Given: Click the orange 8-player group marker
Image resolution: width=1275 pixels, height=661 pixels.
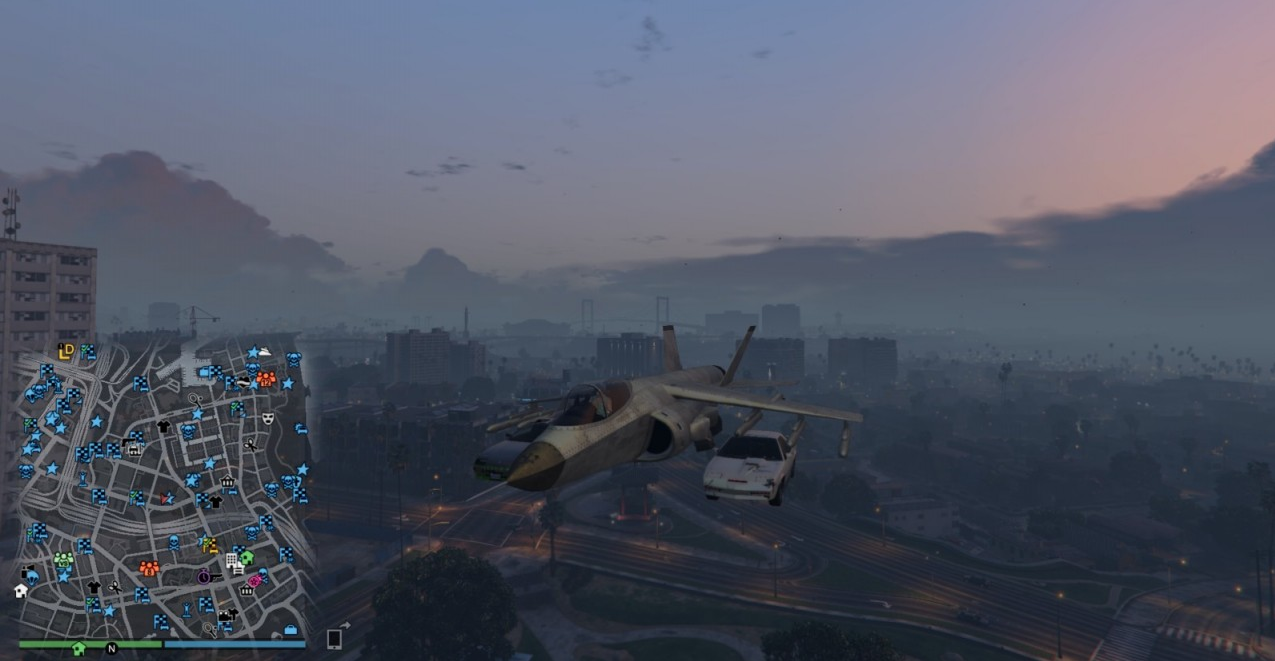Looking at the screenshot, I should tap(149, 568).
